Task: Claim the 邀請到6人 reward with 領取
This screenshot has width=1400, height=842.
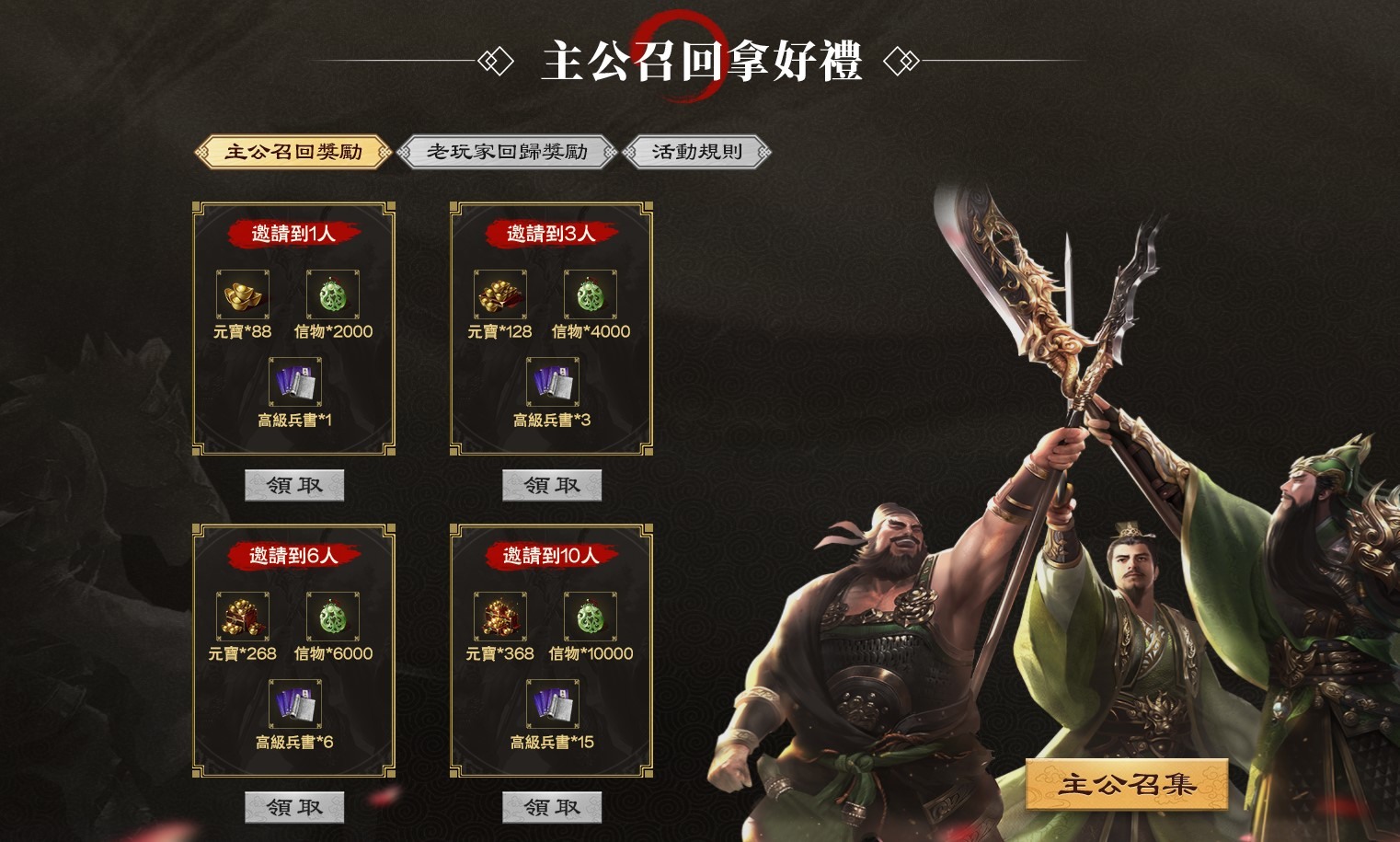Action: coord(293,806)
